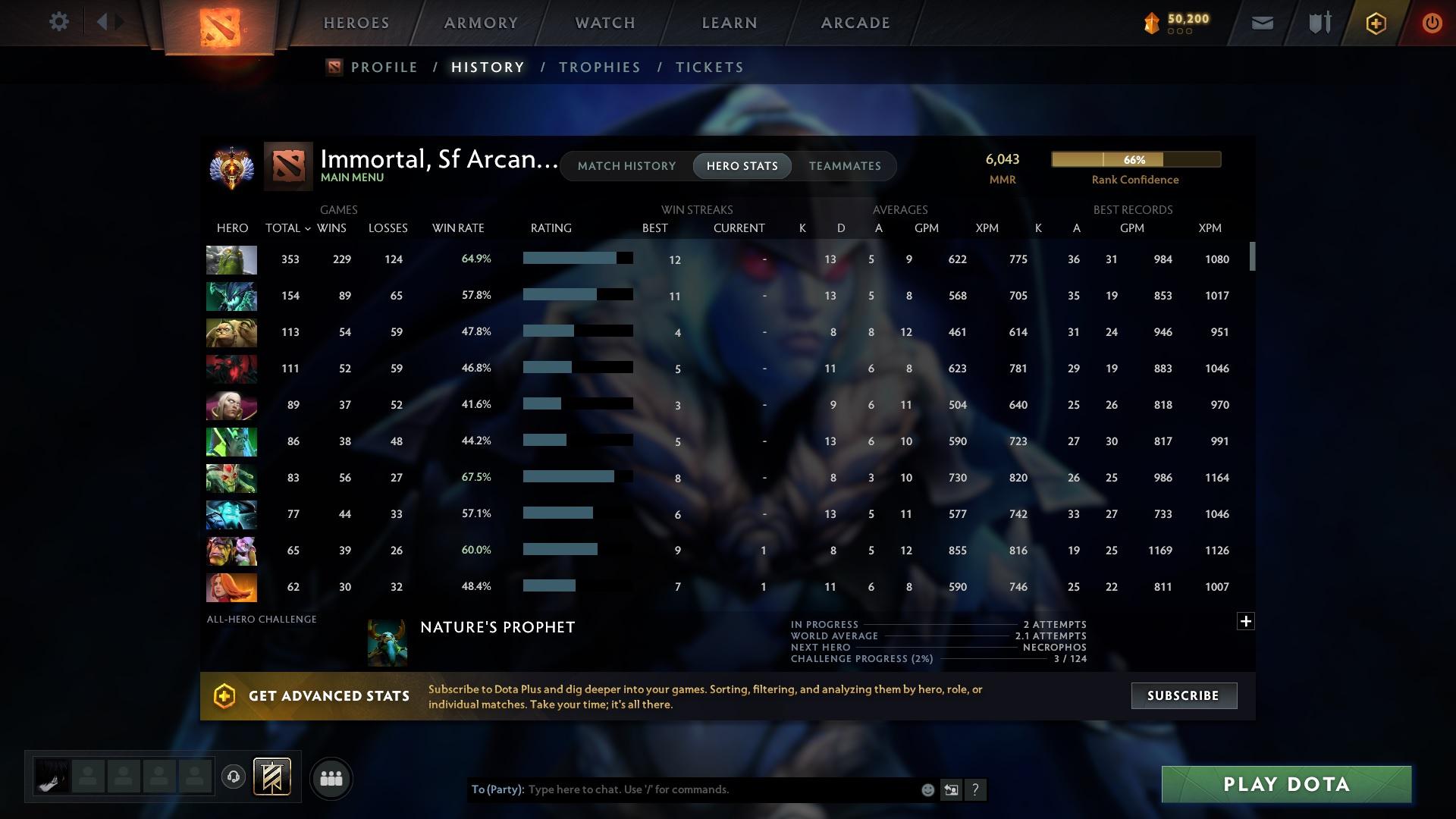Image resolution: width=1456 pixels, height=819 pixels.
Task: Switch to the TROPHIES tab
Action: pos(599,67)
